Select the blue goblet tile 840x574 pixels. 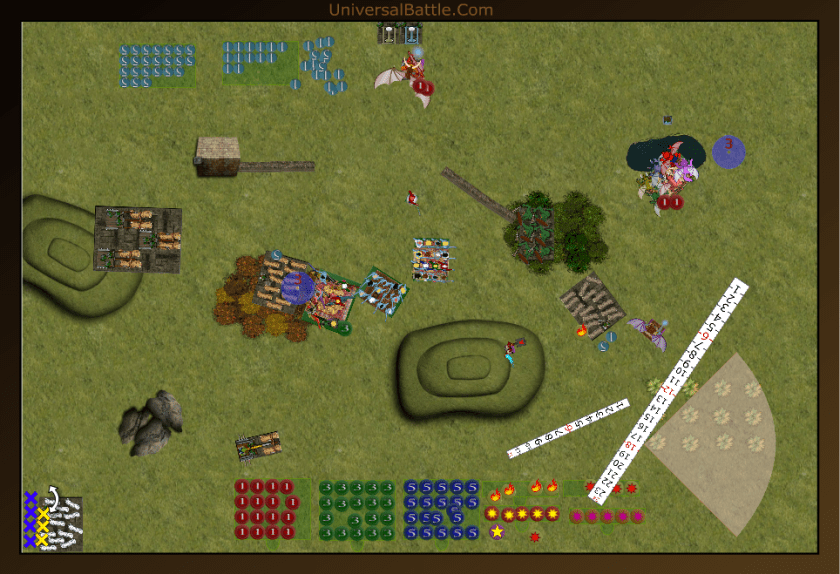click(x=411, y=34)
